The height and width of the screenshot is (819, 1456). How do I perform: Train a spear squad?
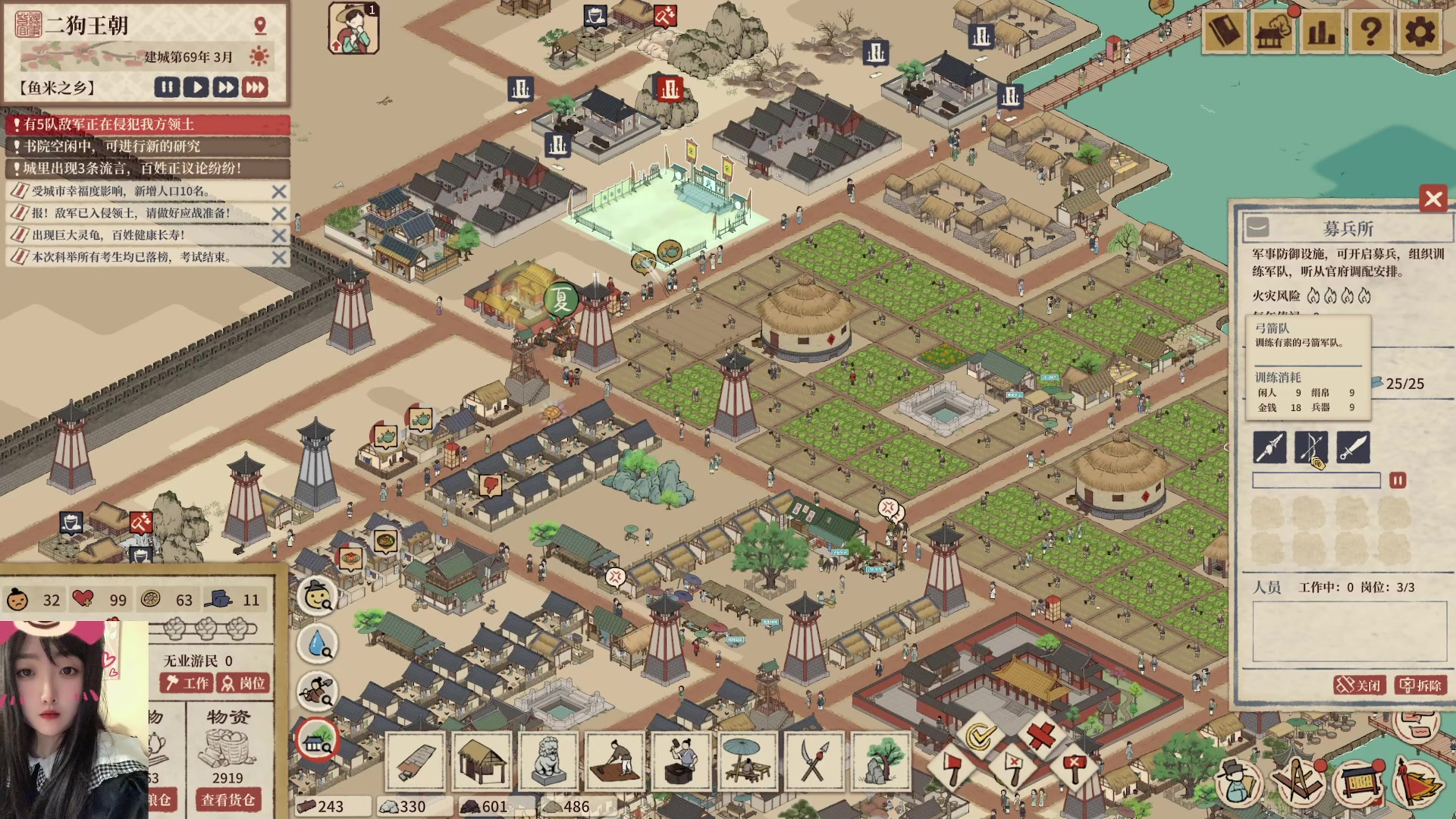coord(1269,447)
